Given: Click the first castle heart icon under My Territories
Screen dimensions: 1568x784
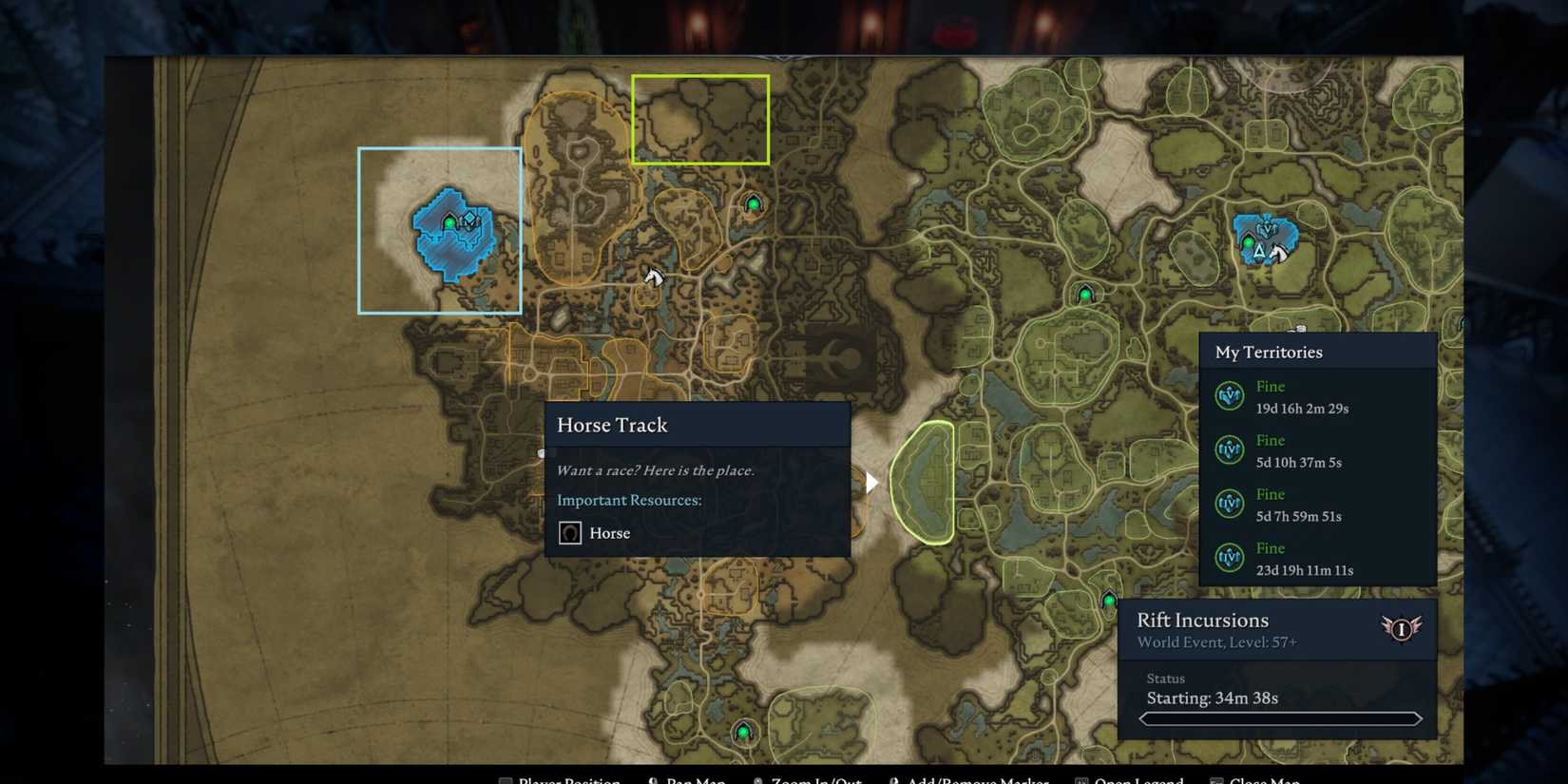Looking at the screenshot, I should coord(1230,396).
